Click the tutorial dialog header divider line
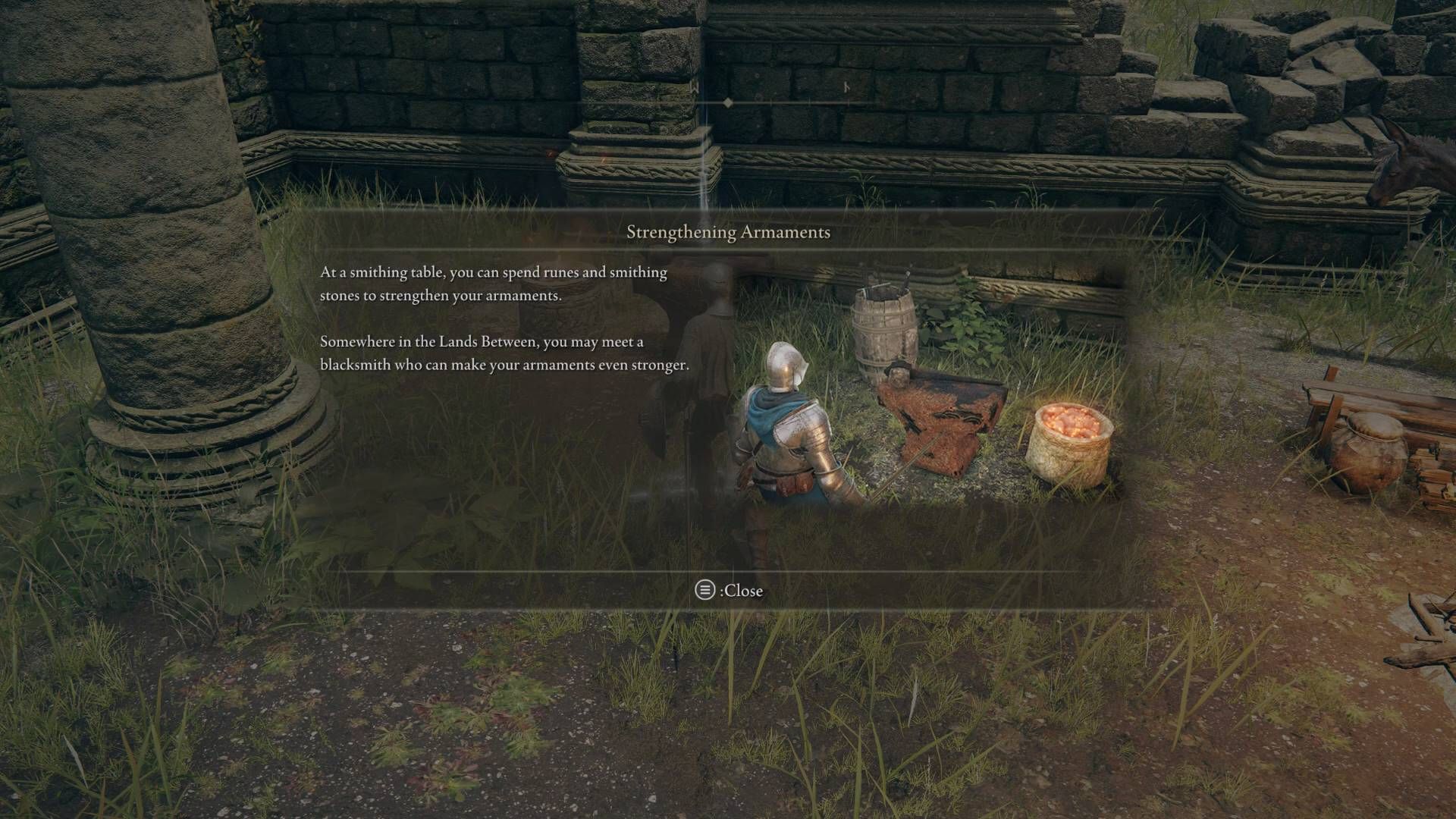The height and width of the screenshot is (819, 1456). (728, 250)
